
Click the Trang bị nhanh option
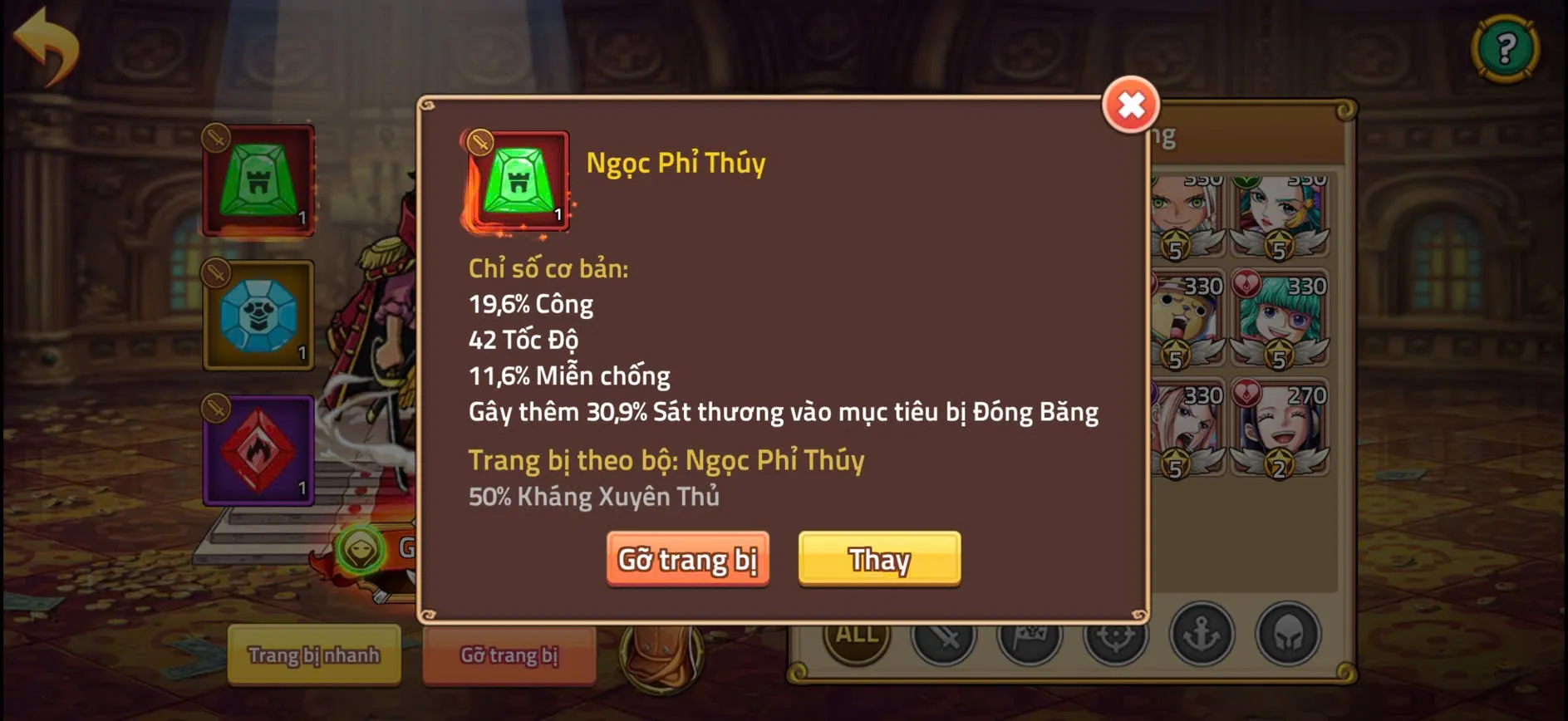[314, 655]
